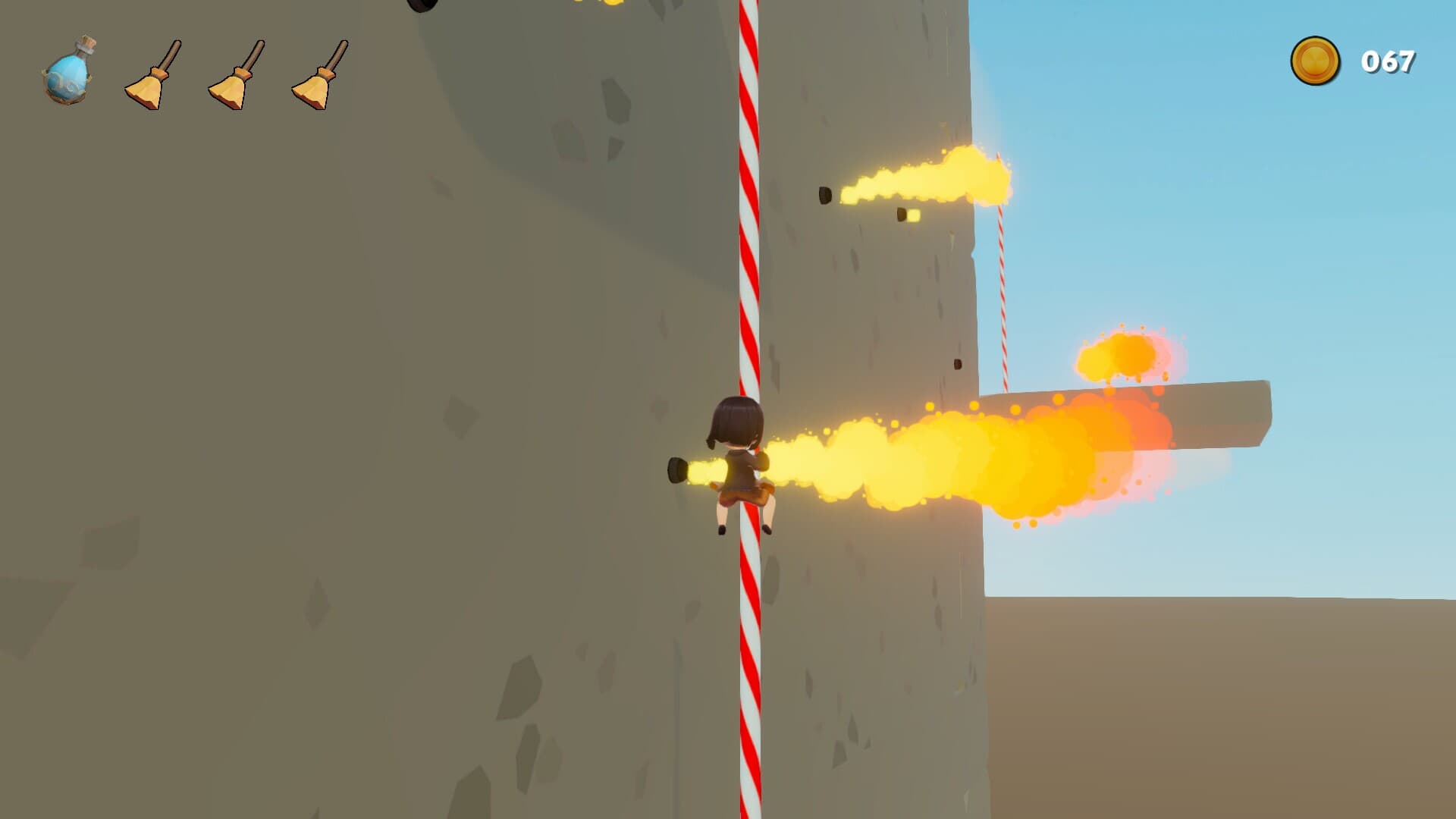The image size is (1456, 819).
Task: Select the blue potion bottle icon
Action: tap(69, 71)
